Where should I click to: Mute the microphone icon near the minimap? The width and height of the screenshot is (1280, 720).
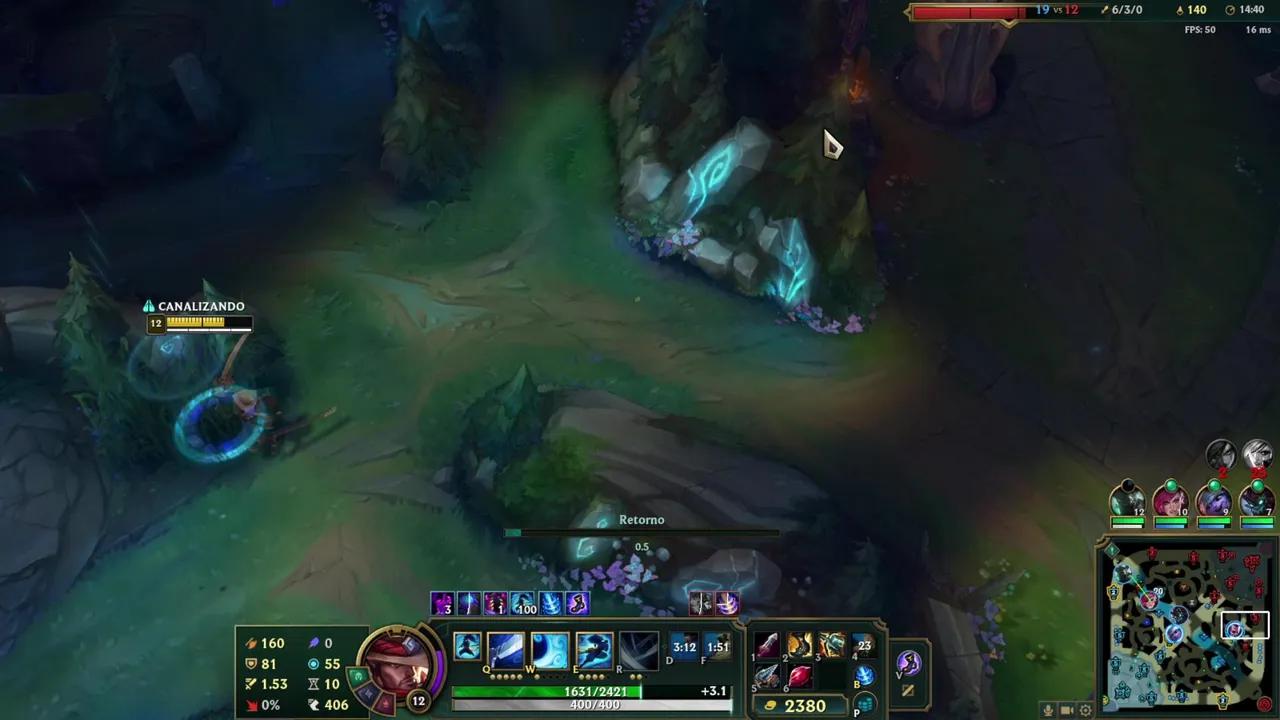(x=1048, y=709)
